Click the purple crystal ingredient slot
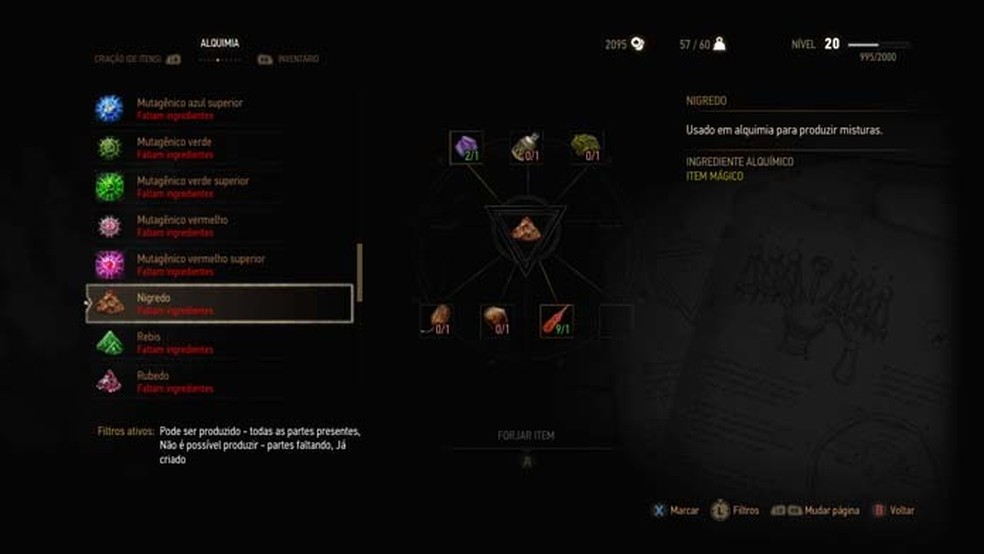 pyautogui.click(x=466, y=148)
